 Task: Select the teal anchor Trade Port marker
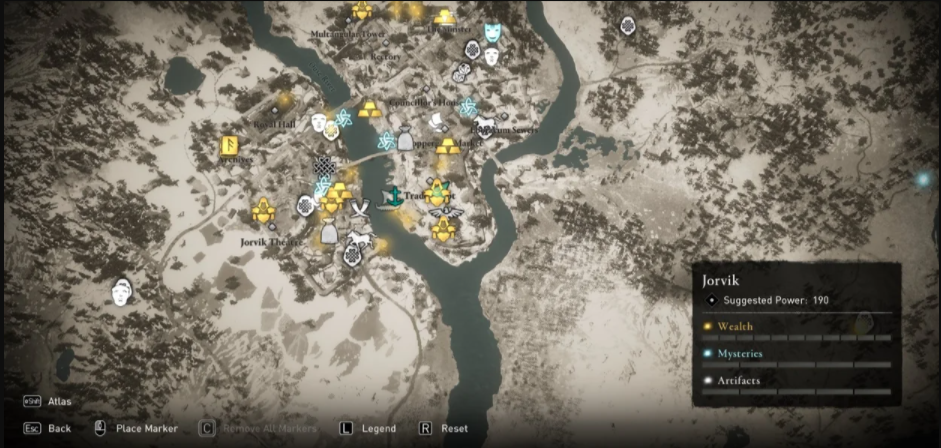pos(396,197)
